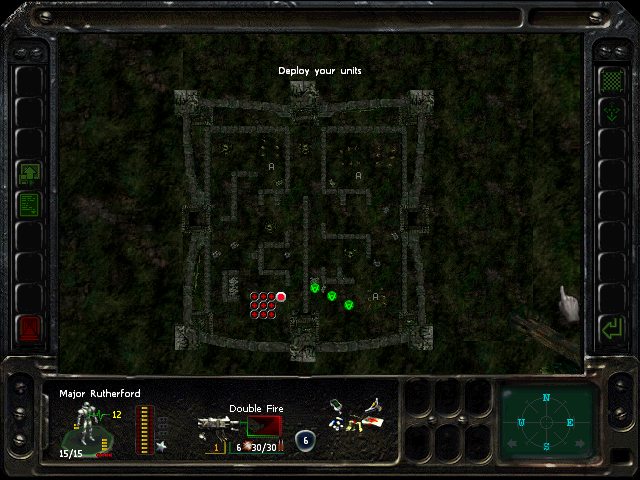
Task: Select the Double Fire weapon icon
Action: [x=215, y=430]
